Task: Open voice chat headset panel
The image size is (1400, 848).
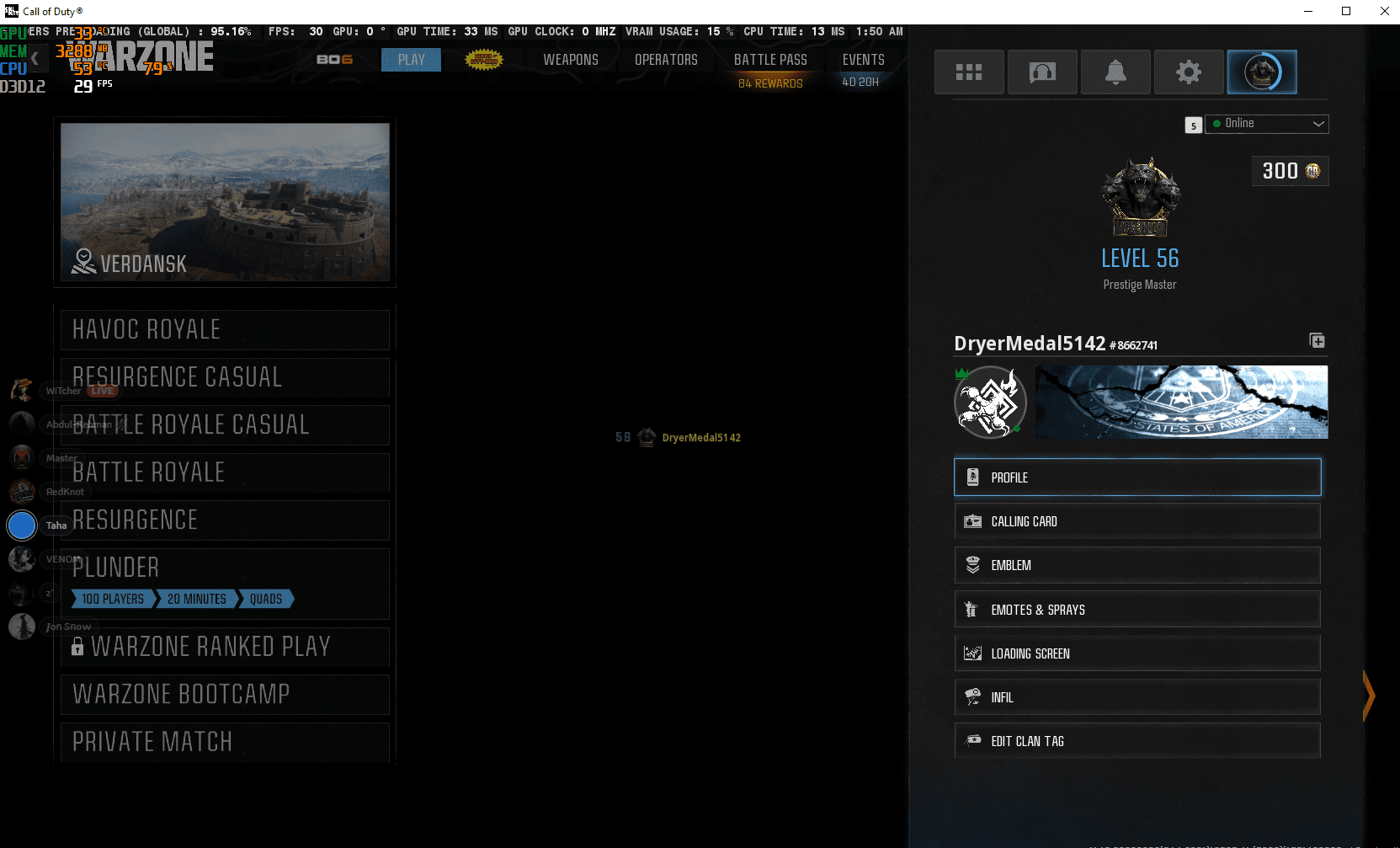Action: pos(1042,72)
